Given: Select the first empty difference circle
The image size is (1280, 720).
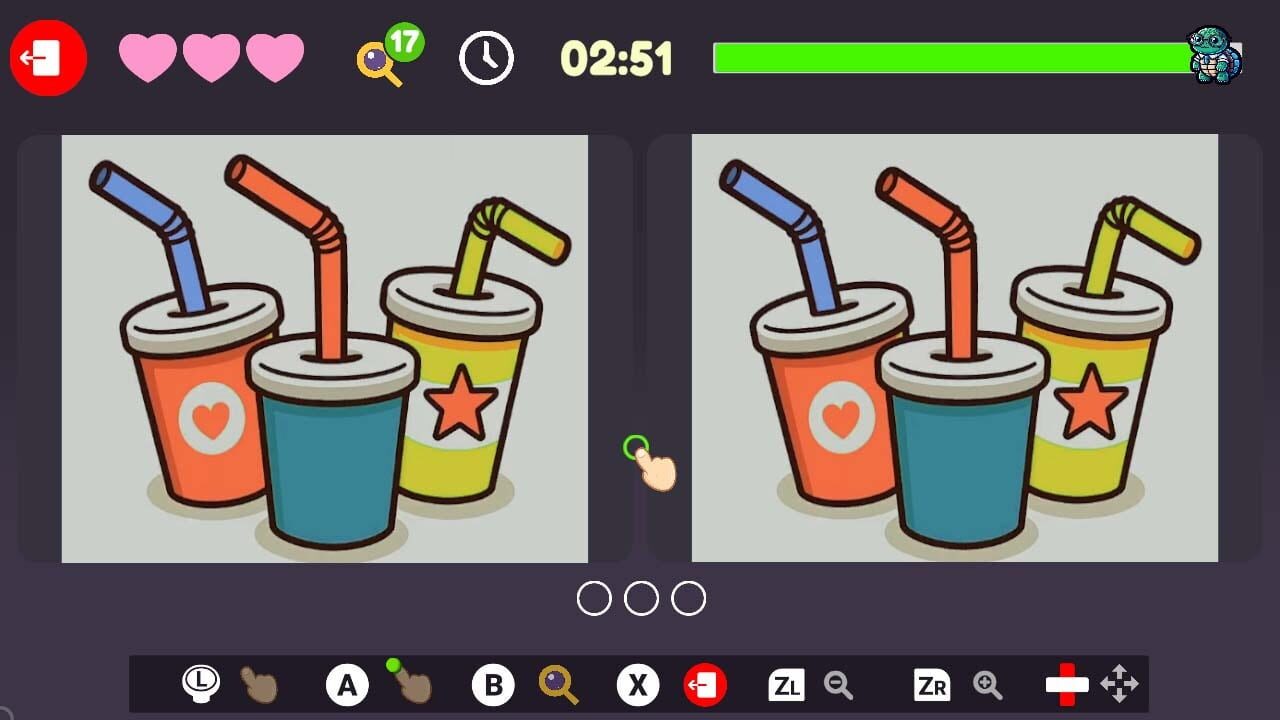Looking at the screenshot, I should click(596, 598).
